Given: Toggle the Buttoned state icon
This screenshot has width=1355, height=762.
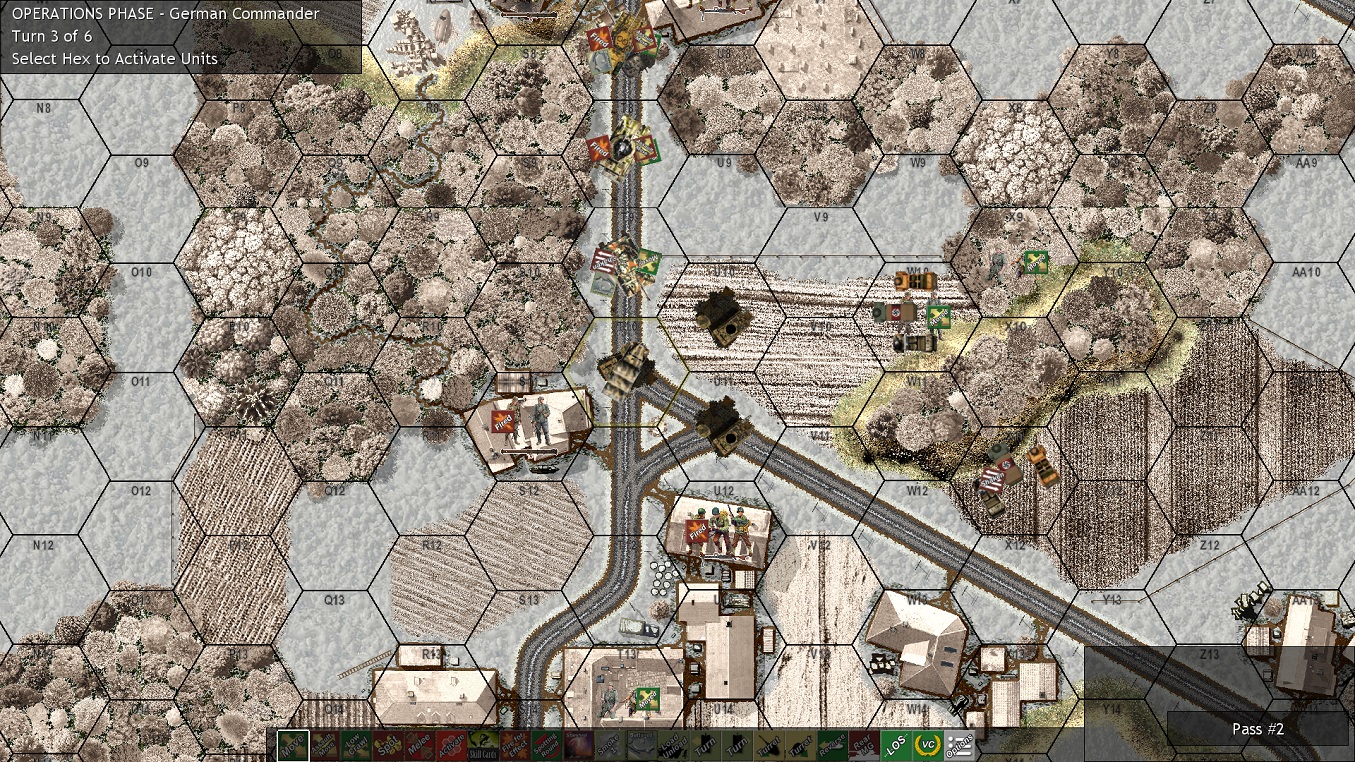Looking at the screenshot, I should point(639,745).
